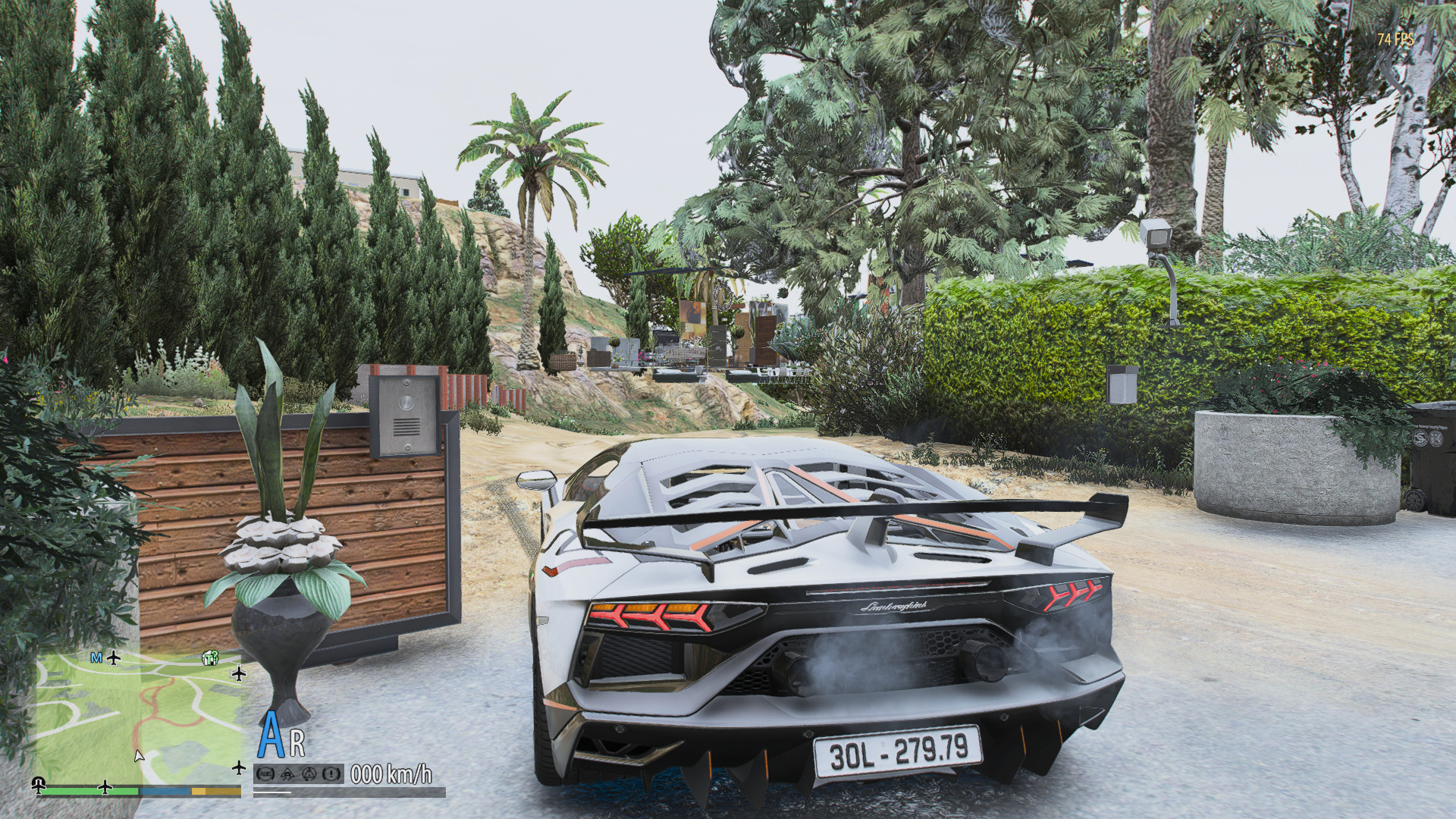Click the green T question-mark blip
The image size is (1456, 819).
(211, 658)
